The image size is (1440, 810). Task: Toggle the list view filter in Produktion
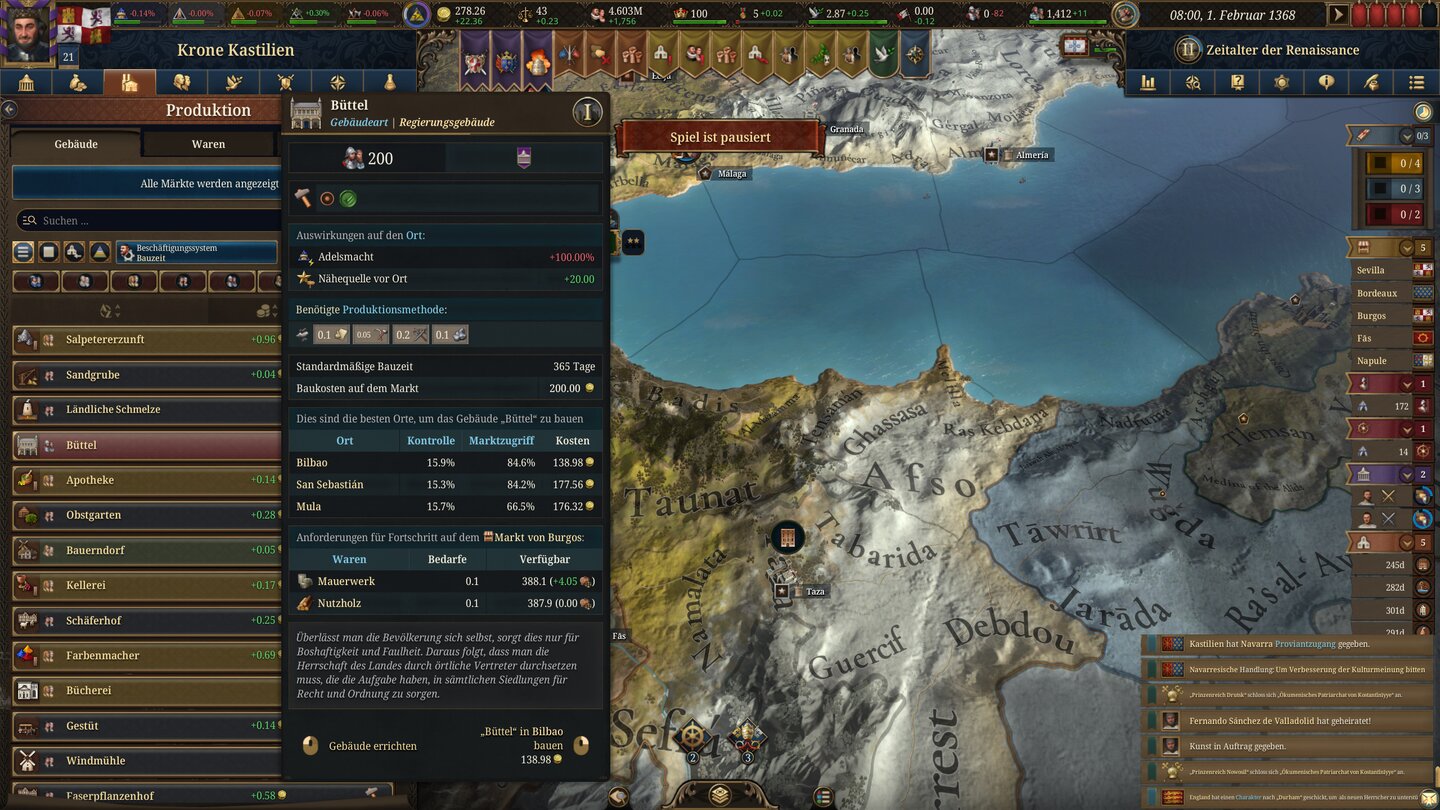click(x=22, y=252)
